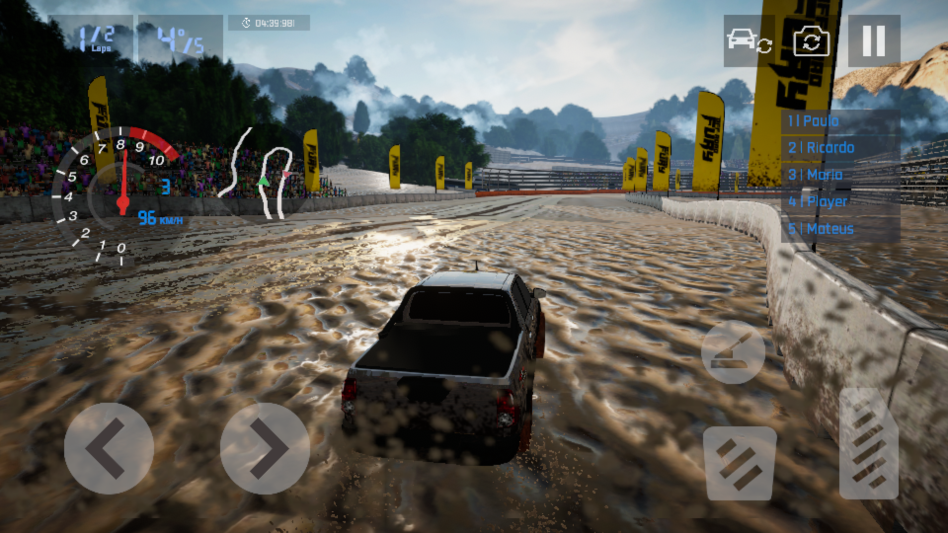The width and height of the screenshot is (948, 533).
Task: Tap the brake pedal
Action: tap(740, 463)
